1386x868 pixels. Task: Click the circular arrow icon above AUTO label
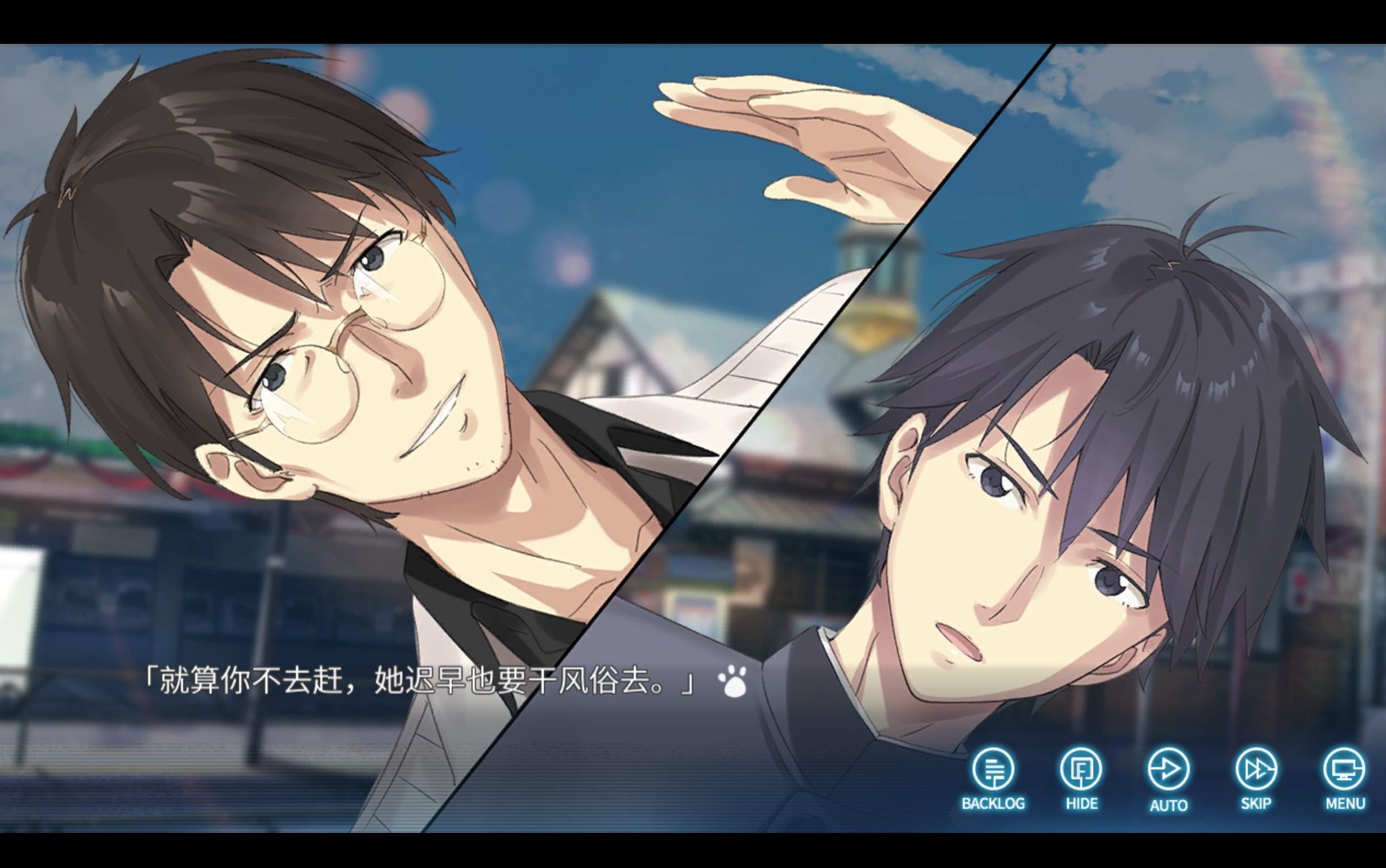[1169, 769]
